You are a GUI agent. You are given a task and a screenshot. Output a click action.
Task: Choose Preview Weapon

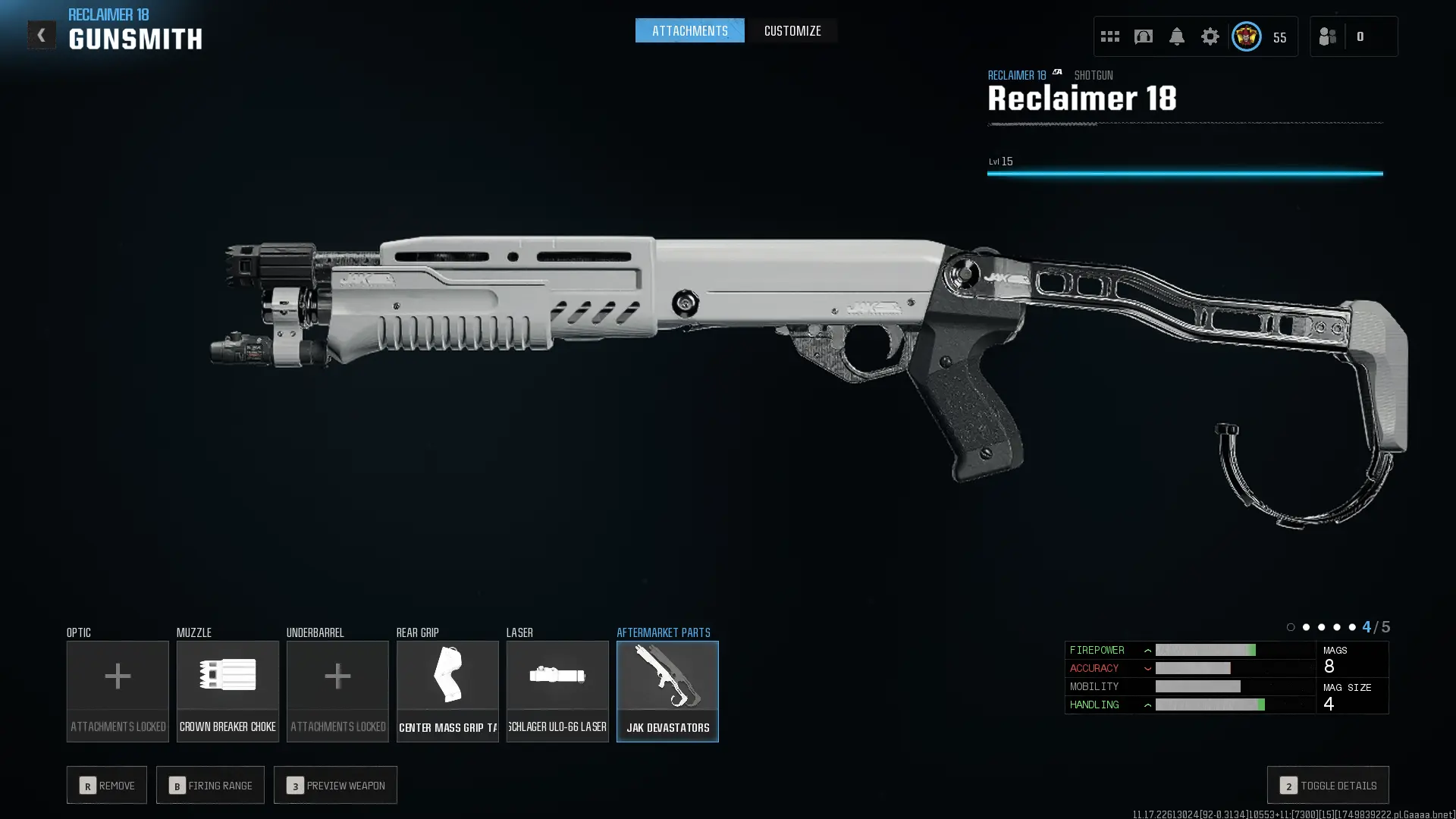click(335, 785)
